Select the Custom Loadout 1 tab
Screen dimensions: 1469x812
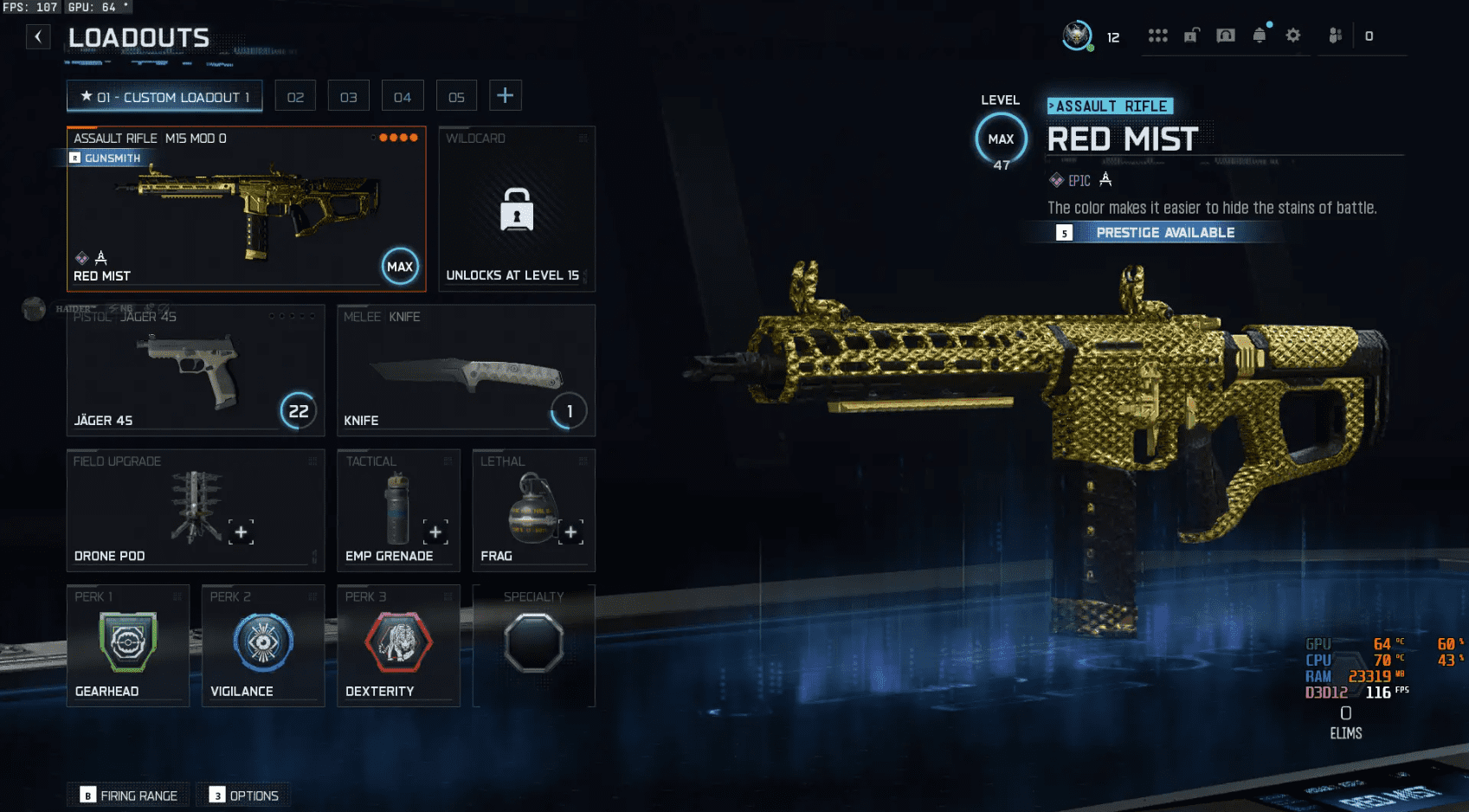[164, 97]
